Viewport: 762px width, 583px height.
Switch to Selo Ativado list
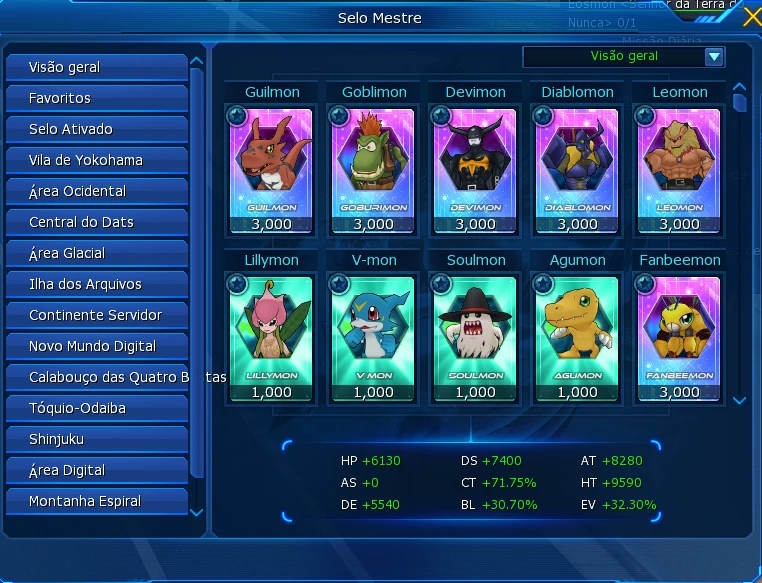click(96, 129)
